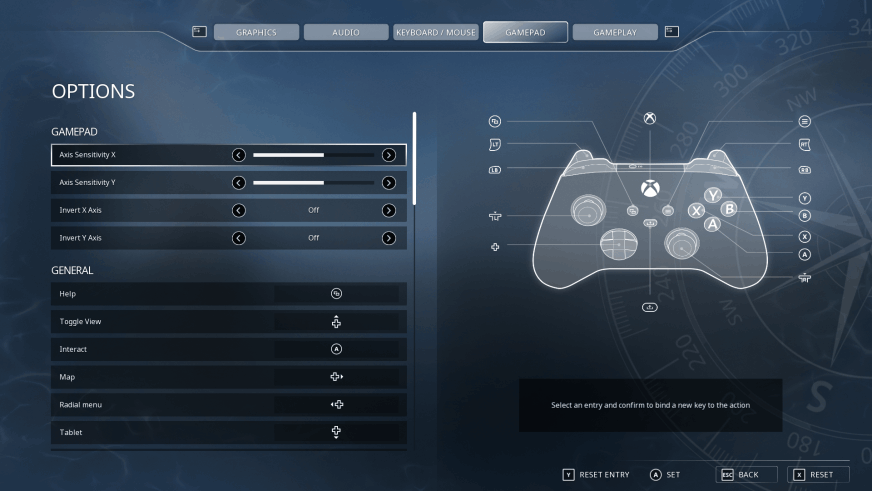Choose the Toggle View binding entry
This screenshot has width=872, height=491.
coord(229,322)
